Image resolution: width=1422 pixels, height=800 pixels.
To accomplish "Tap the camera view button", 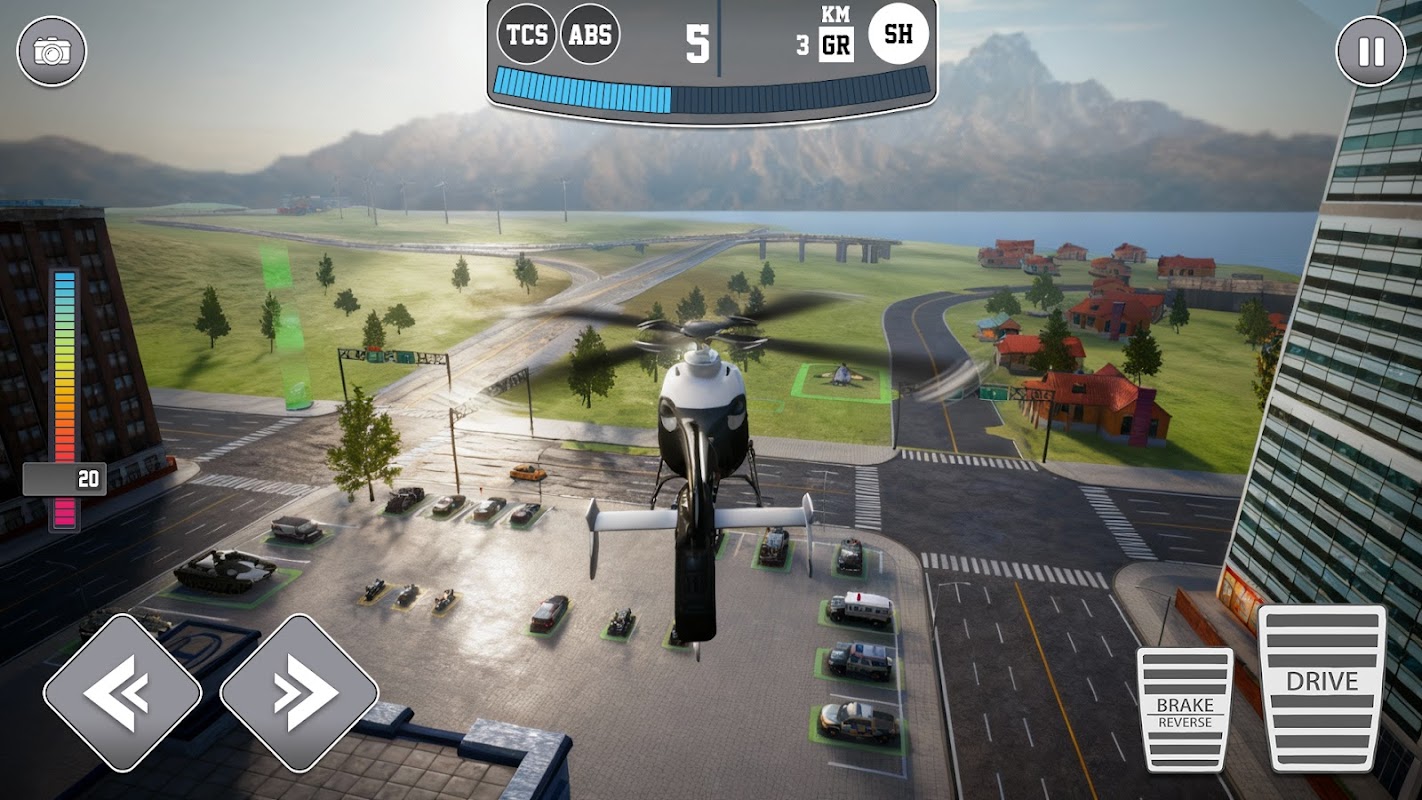I will click(51, 51).
